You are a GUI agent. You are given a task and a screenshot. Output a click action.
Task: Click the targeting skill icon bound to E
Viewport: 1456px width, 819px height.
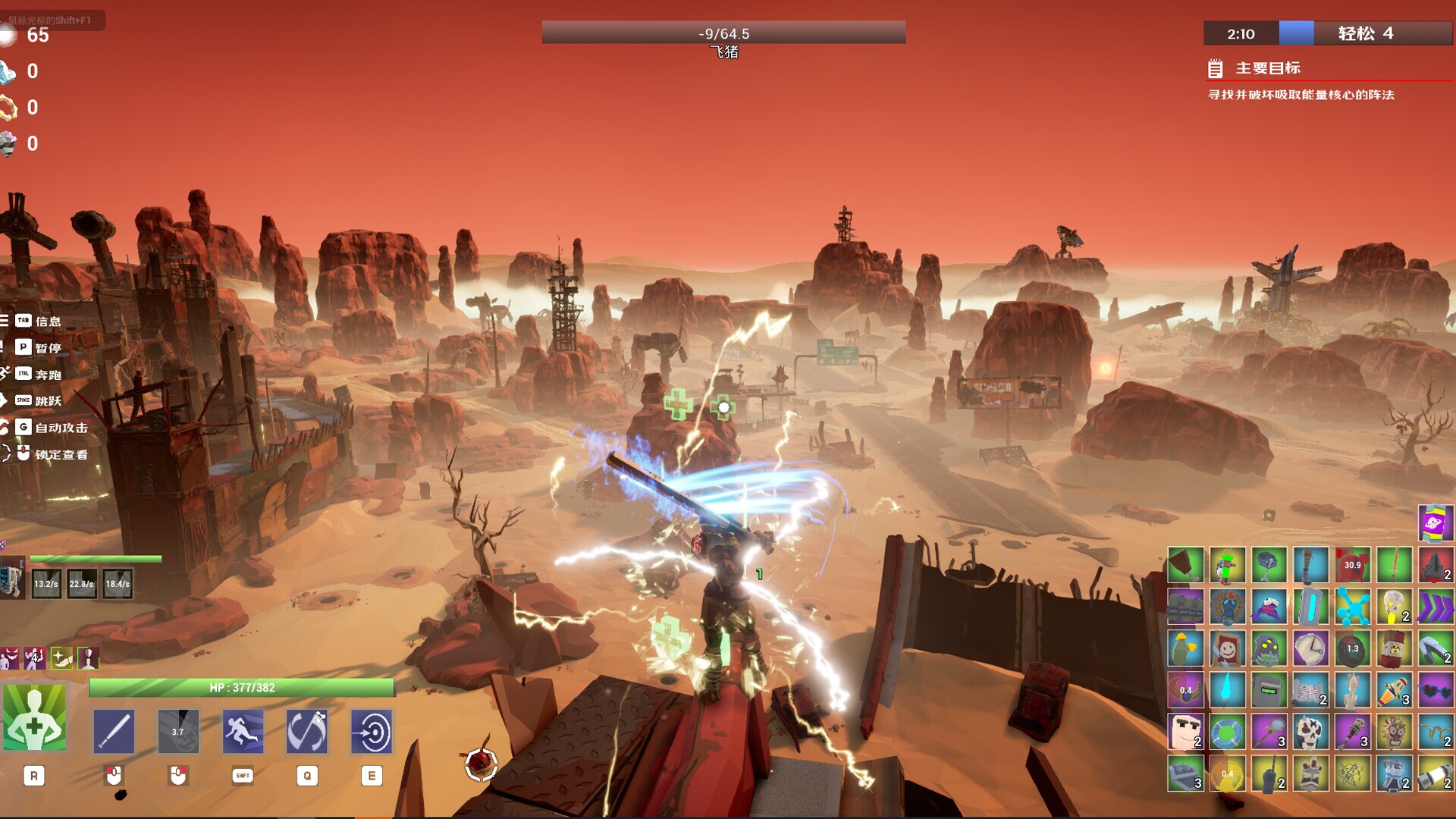click(x=372, y=730)
